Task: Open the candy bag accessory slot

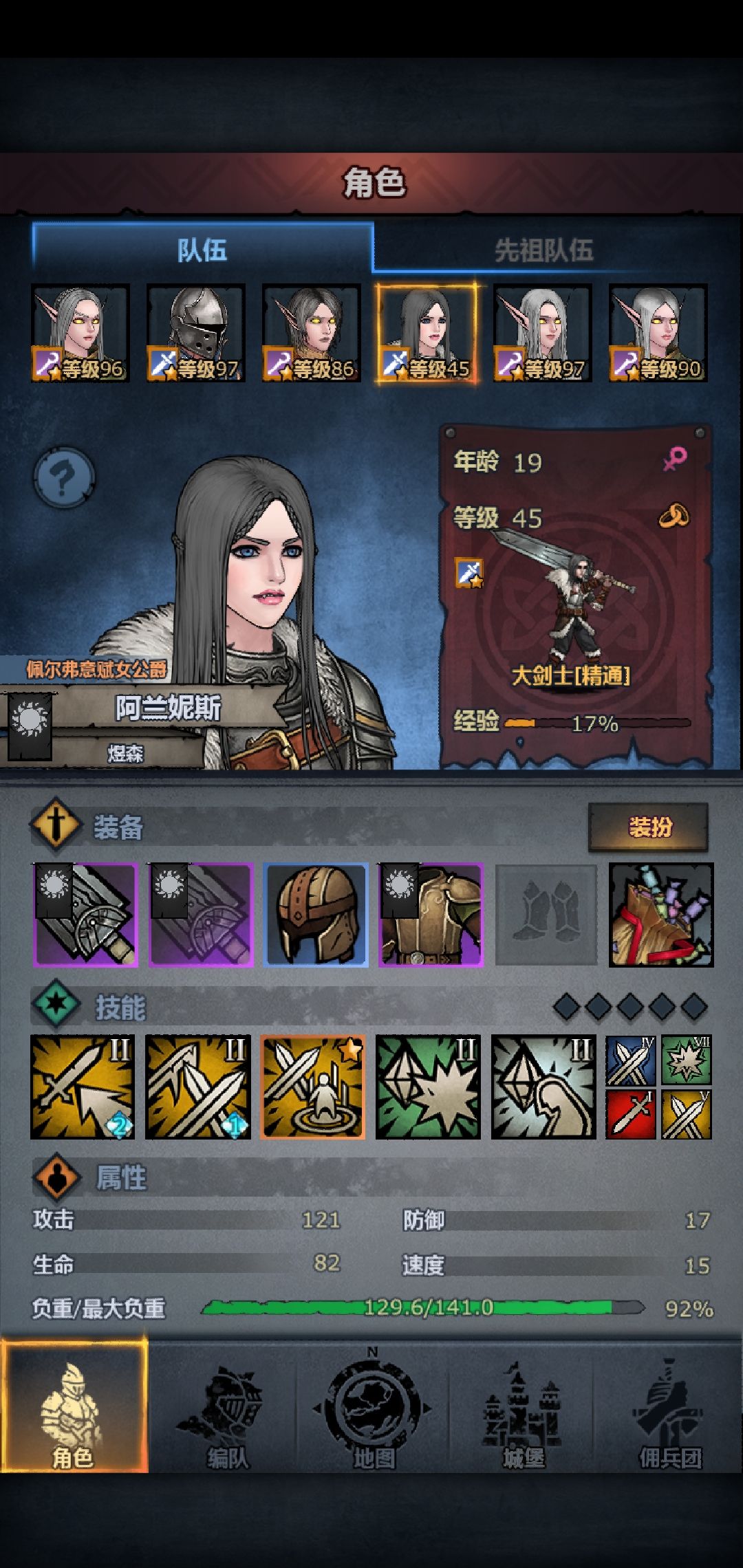Action: (661, 915)
